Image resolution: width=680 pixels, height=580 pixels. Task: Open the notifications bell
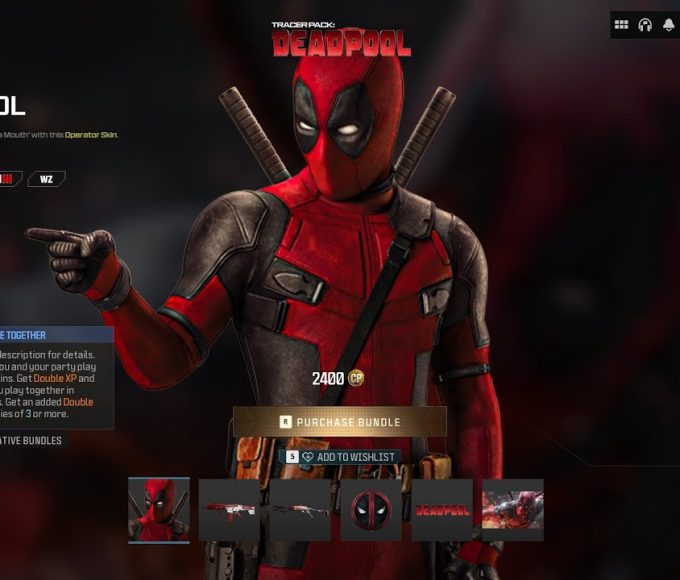(x=668, y=25)
